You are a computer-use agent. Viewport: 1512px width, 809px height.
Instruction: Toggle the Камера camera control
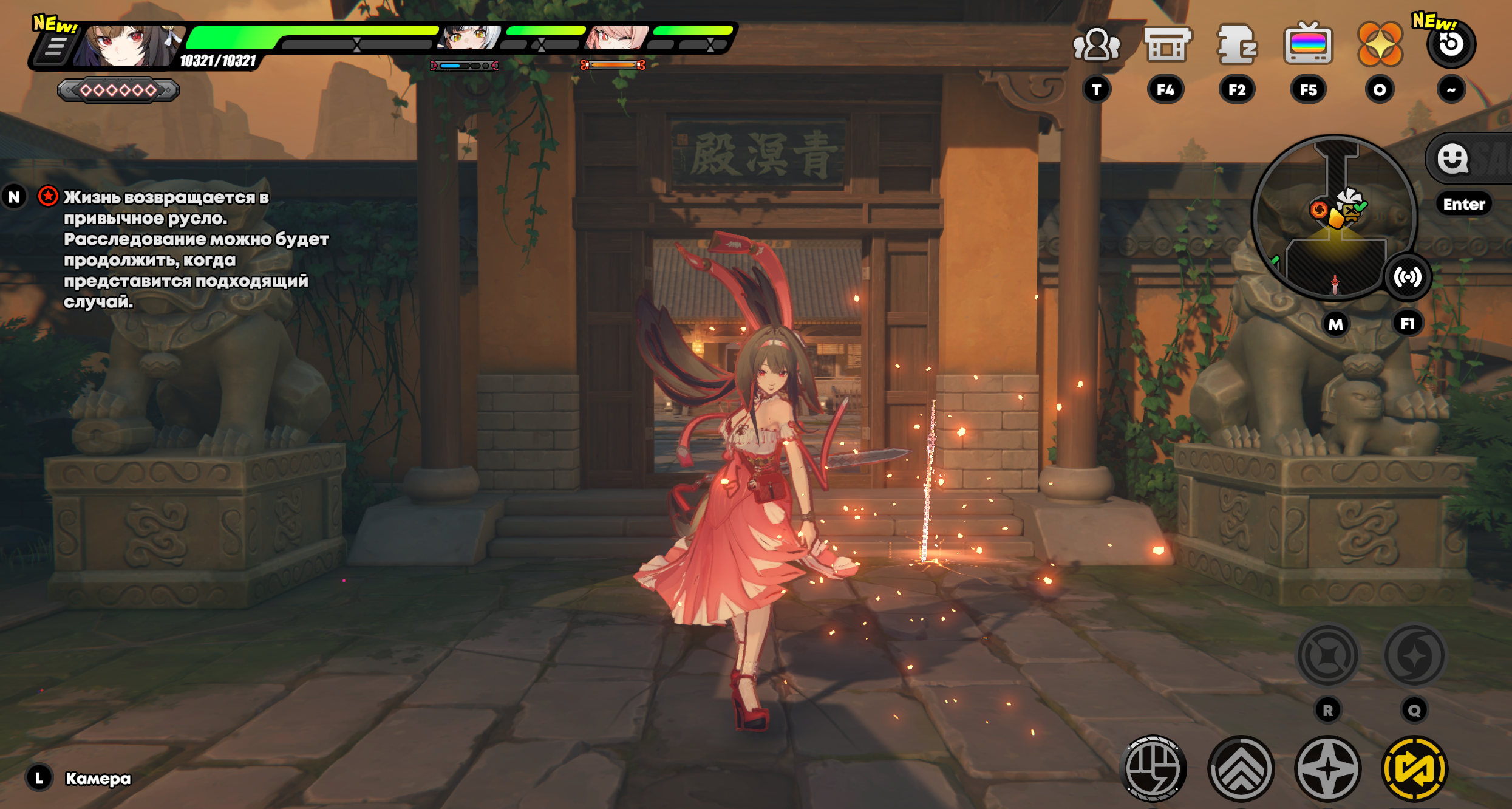coord(97,779)
